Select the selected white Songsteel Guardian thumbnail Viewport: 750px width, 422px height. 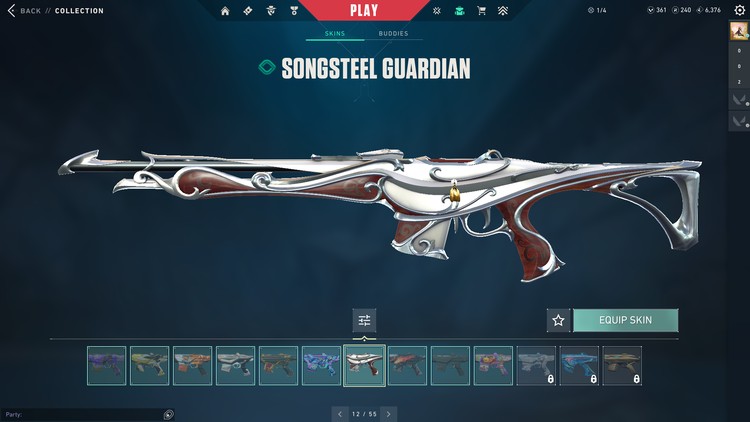coord(364,366)
